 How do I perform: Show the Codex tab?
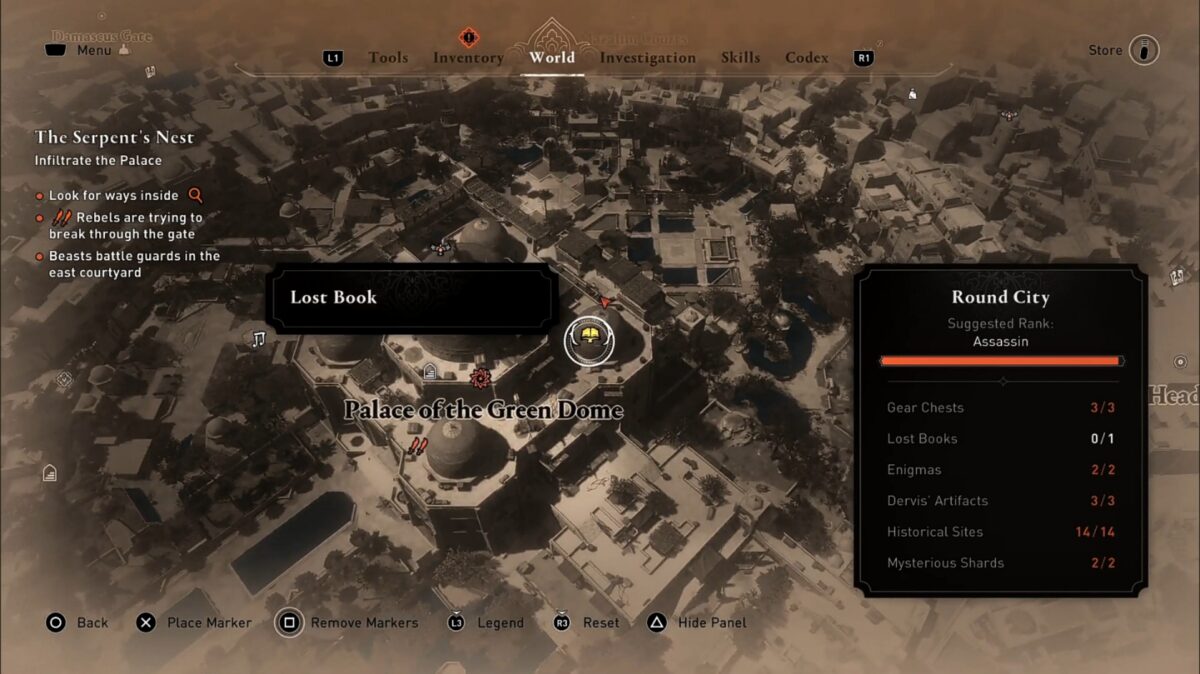tap(807, 58)
